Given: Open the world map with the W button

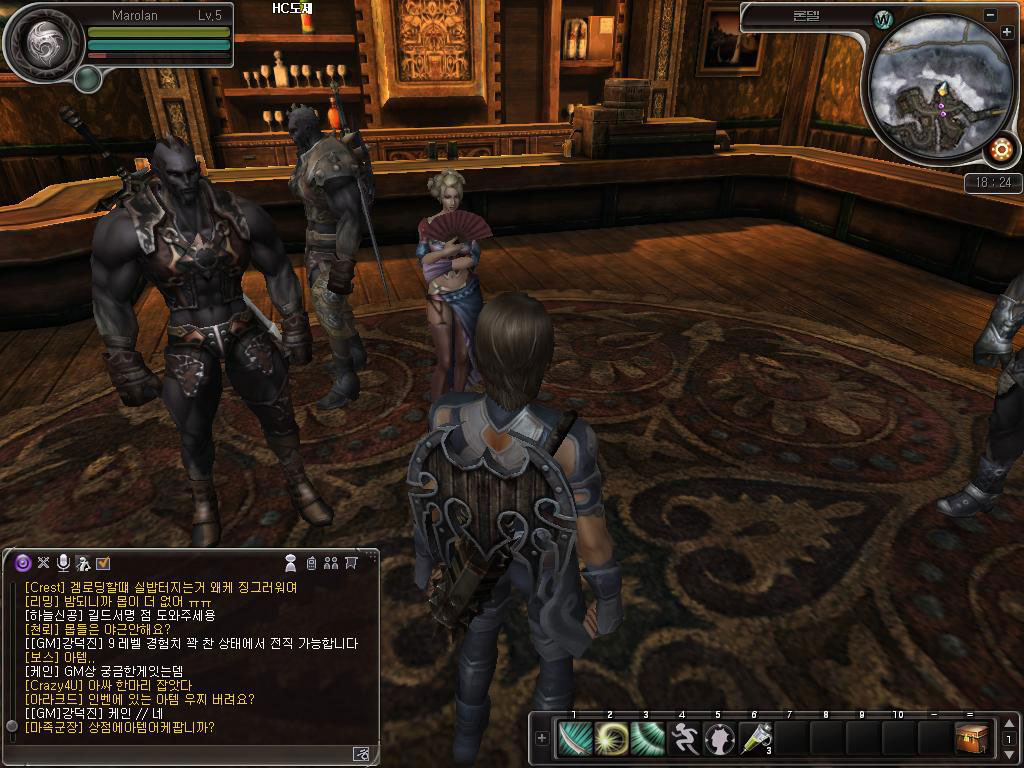Looking at the screenshot, I should [x=883, y=20].
